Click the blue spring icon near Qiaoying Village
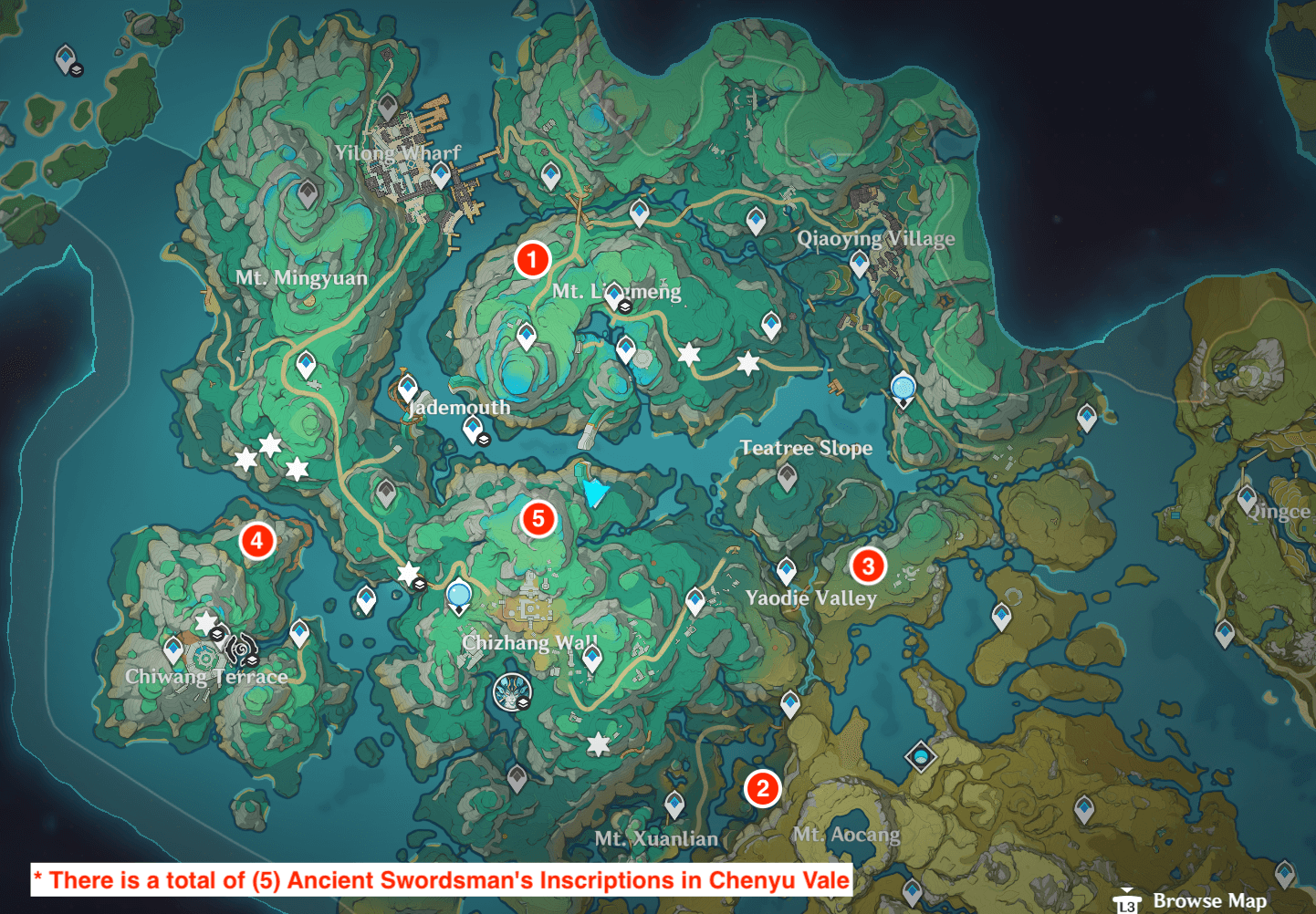 tap(902, 388)
